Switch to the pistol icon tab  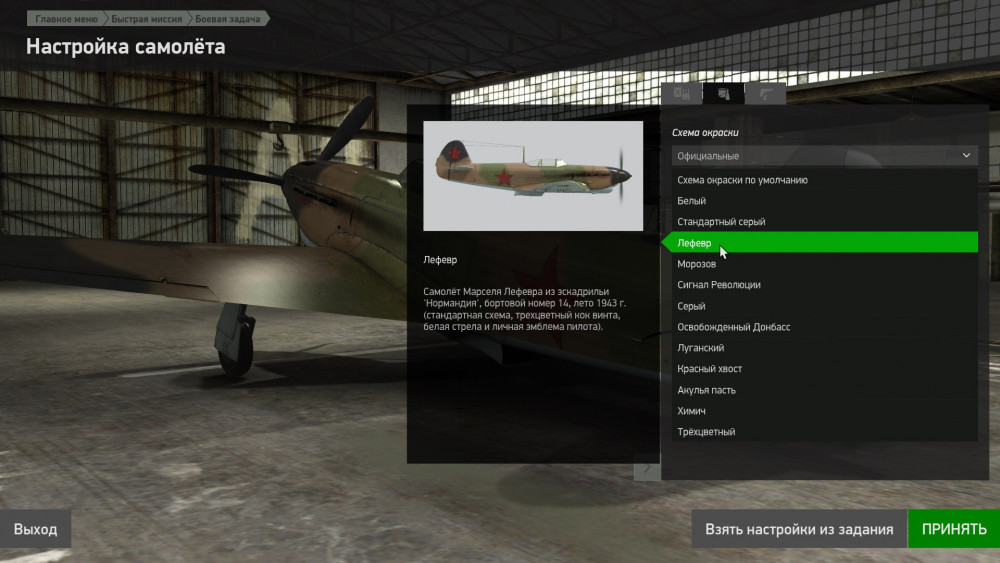pyautogui.click(x=765, y=94)
